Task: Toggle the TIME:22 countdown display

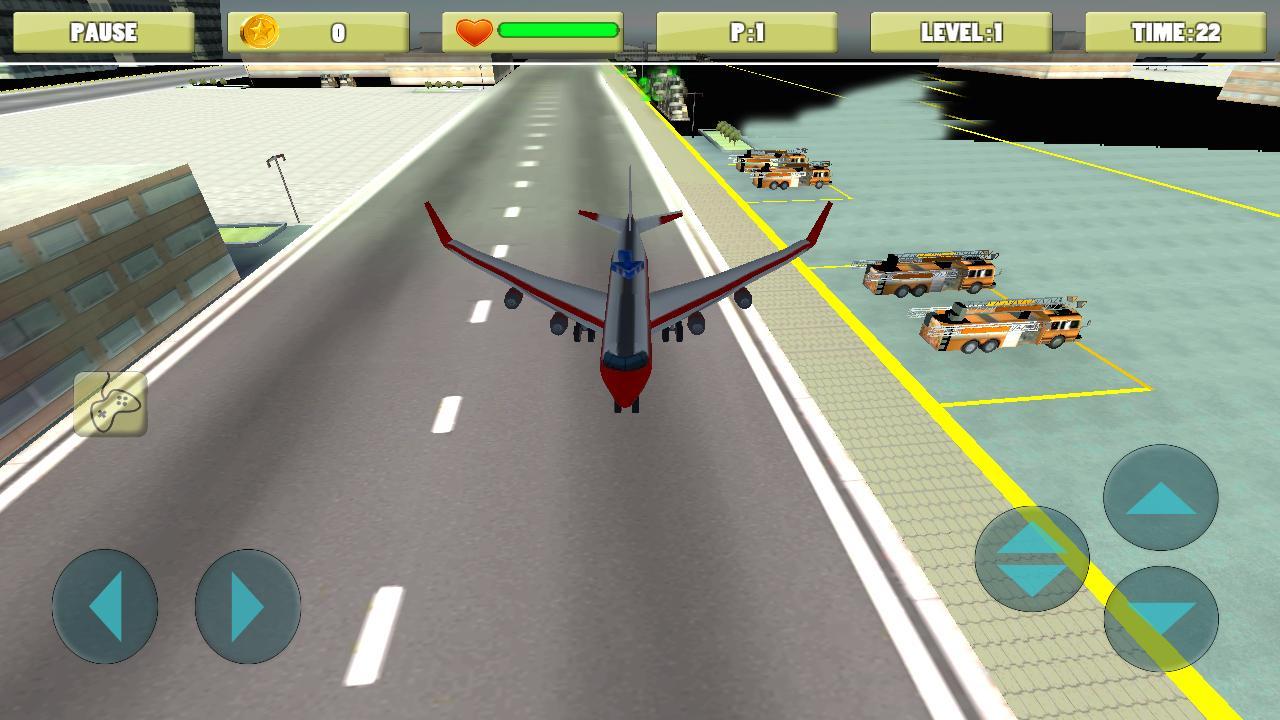Action: pyautogui.click(x=1178, y=32)
